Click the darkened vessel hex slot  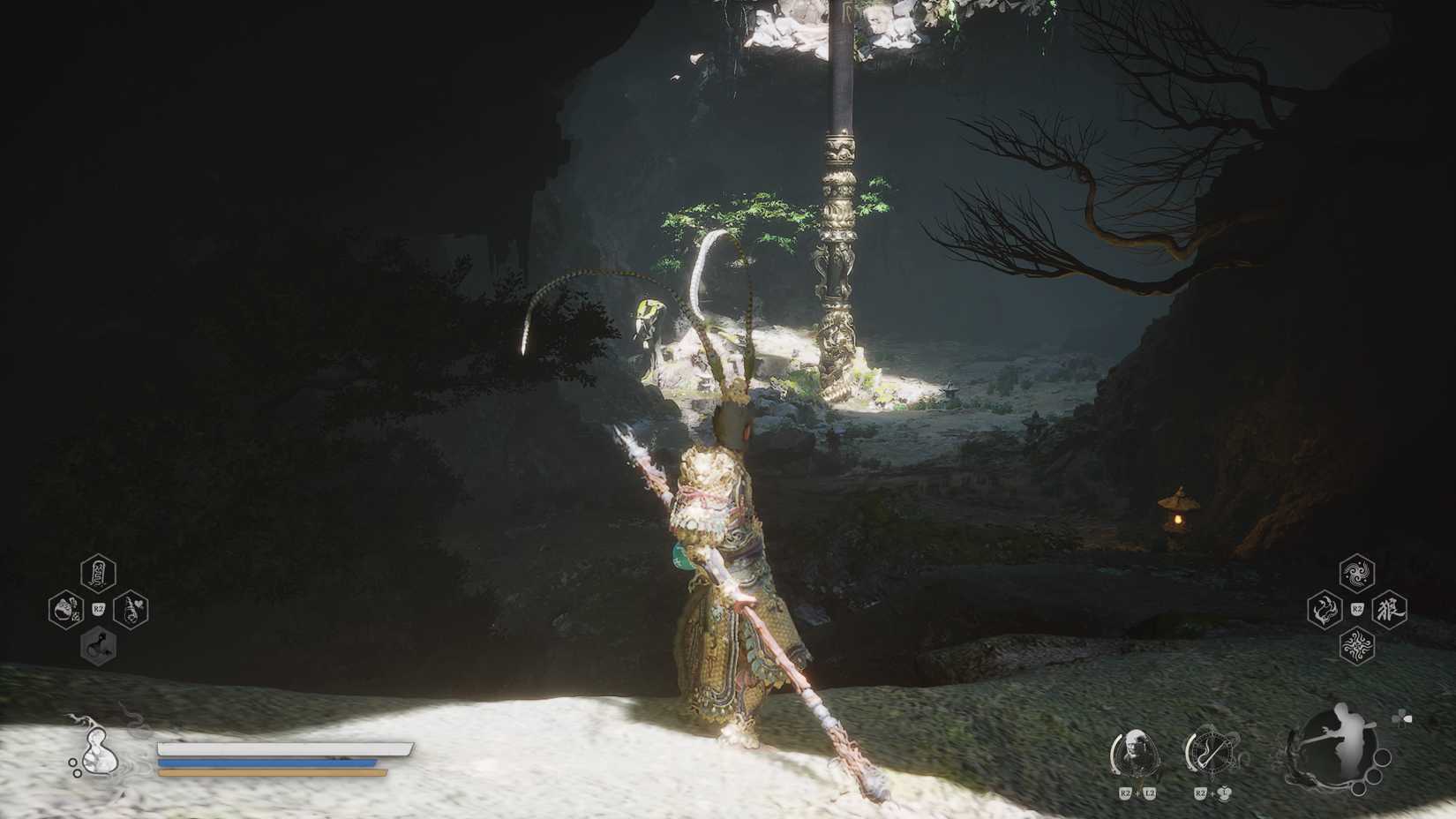pos(99,644)
